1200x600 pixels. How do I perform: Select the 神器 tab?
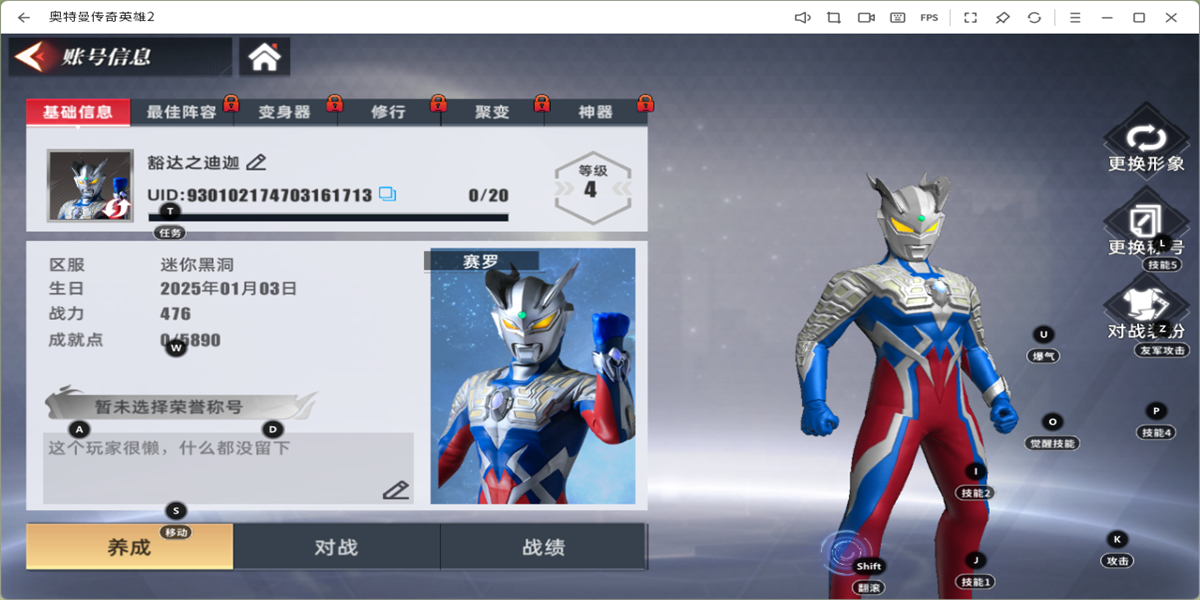tap(595, 112)
